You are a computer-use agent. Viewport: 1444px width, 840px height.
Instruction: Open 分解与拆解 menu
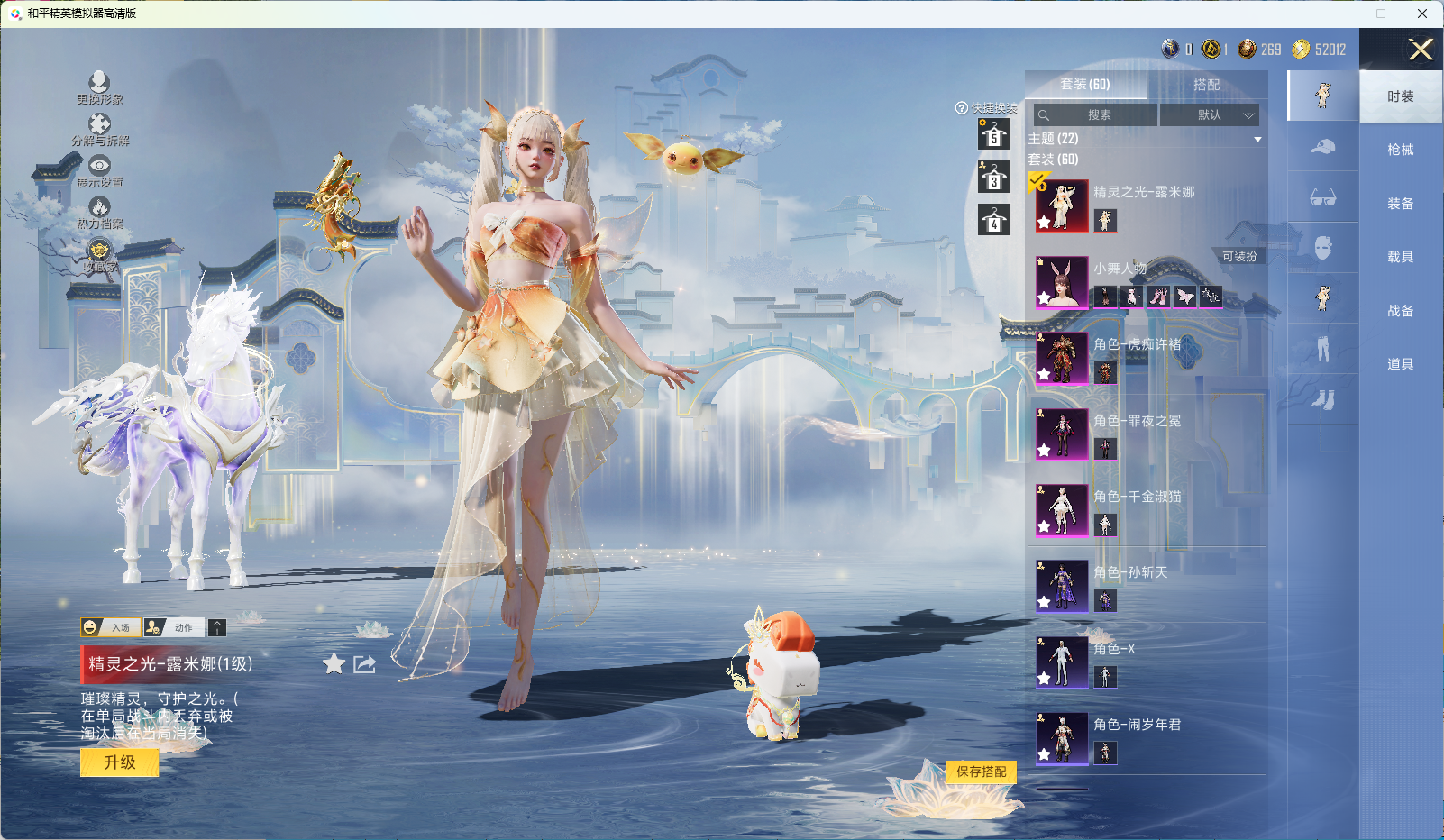click(99, 129)
